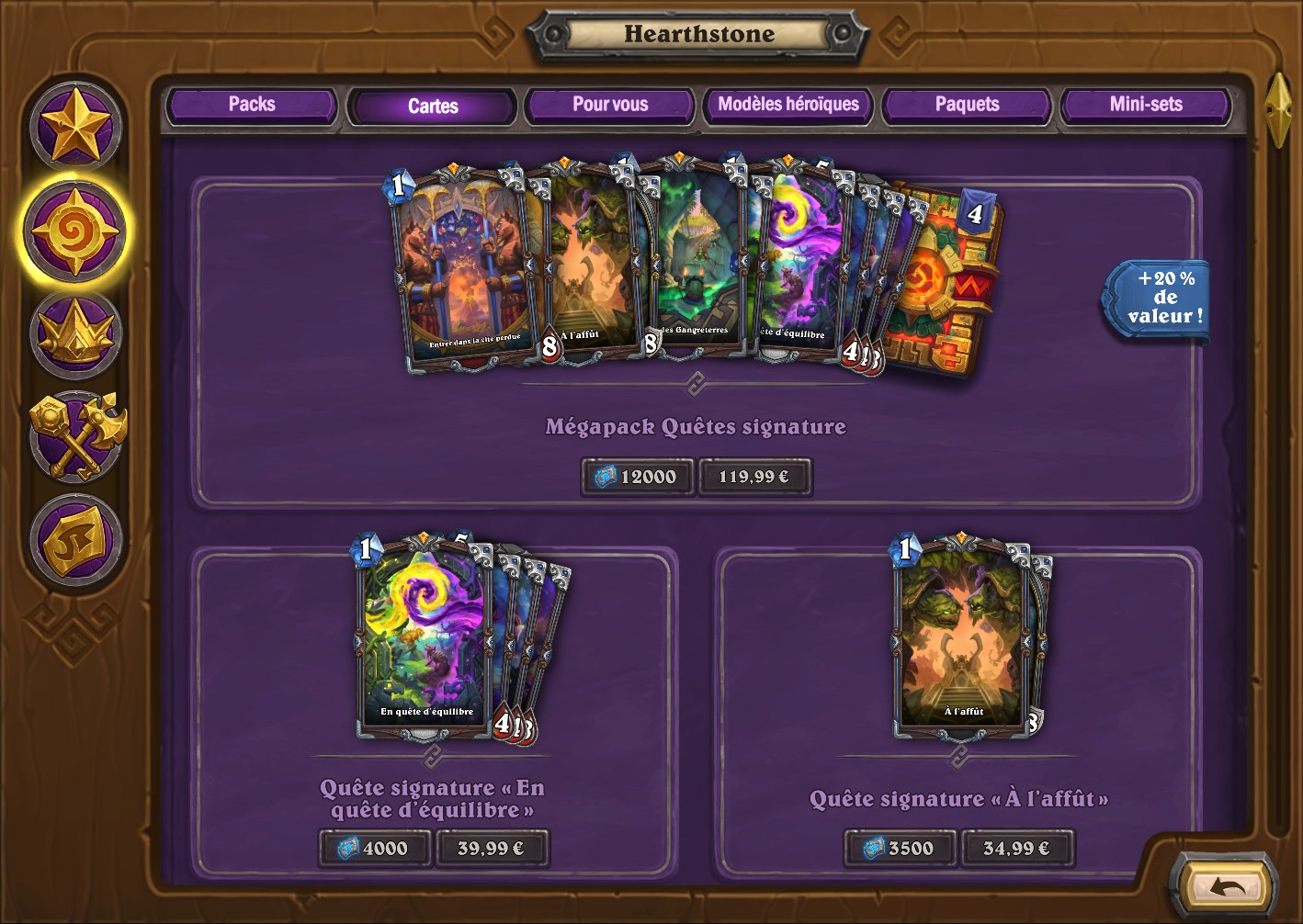This screenshot has height=924, width=1303.
Task: Buy En quête d'équilibre for 4000 runestones
Action: pyautogui.click(x=374, y=849)
